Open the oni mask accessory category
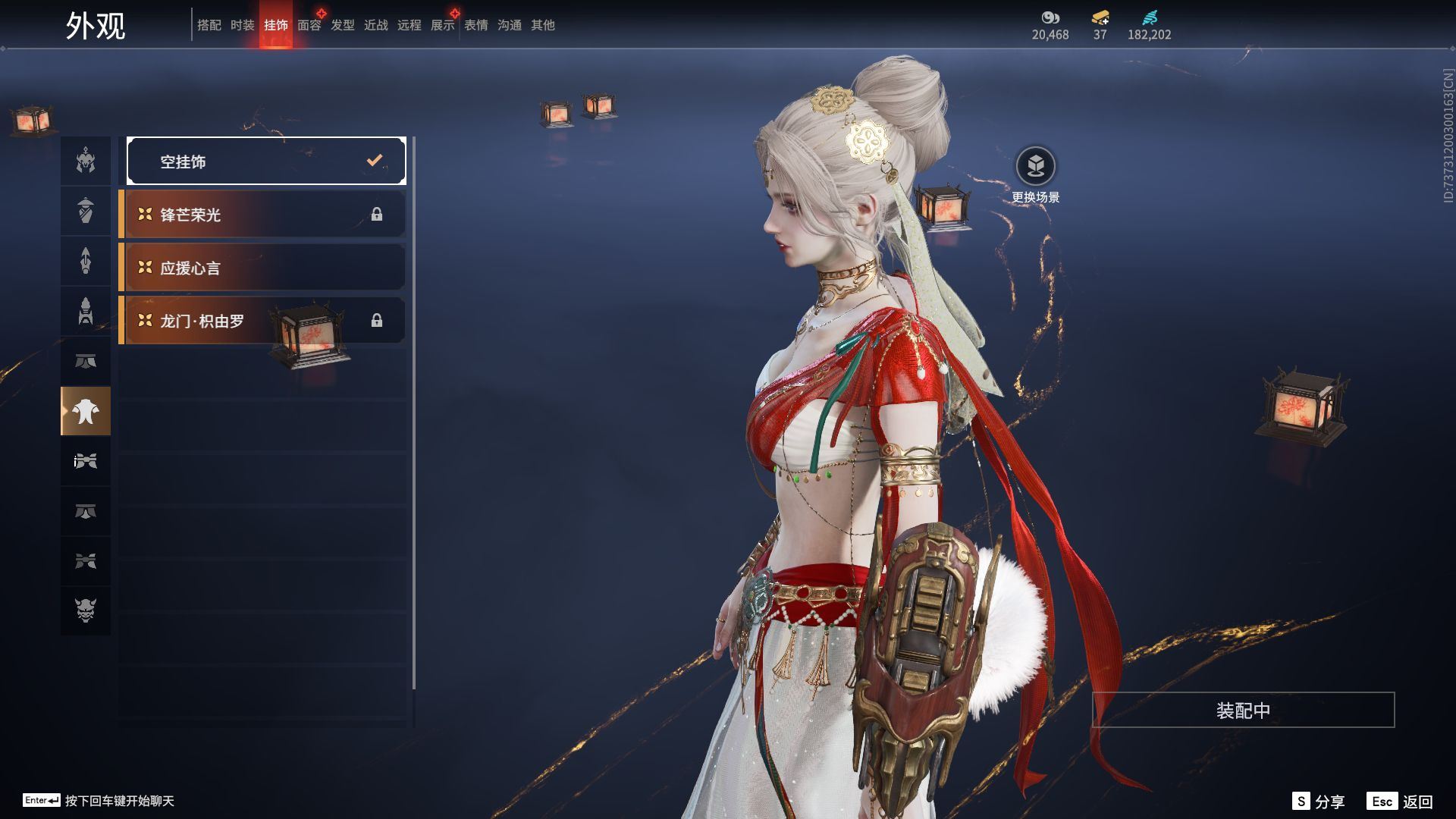The width and height of the screenshot is (1456, 819). (x=86, y=610)
